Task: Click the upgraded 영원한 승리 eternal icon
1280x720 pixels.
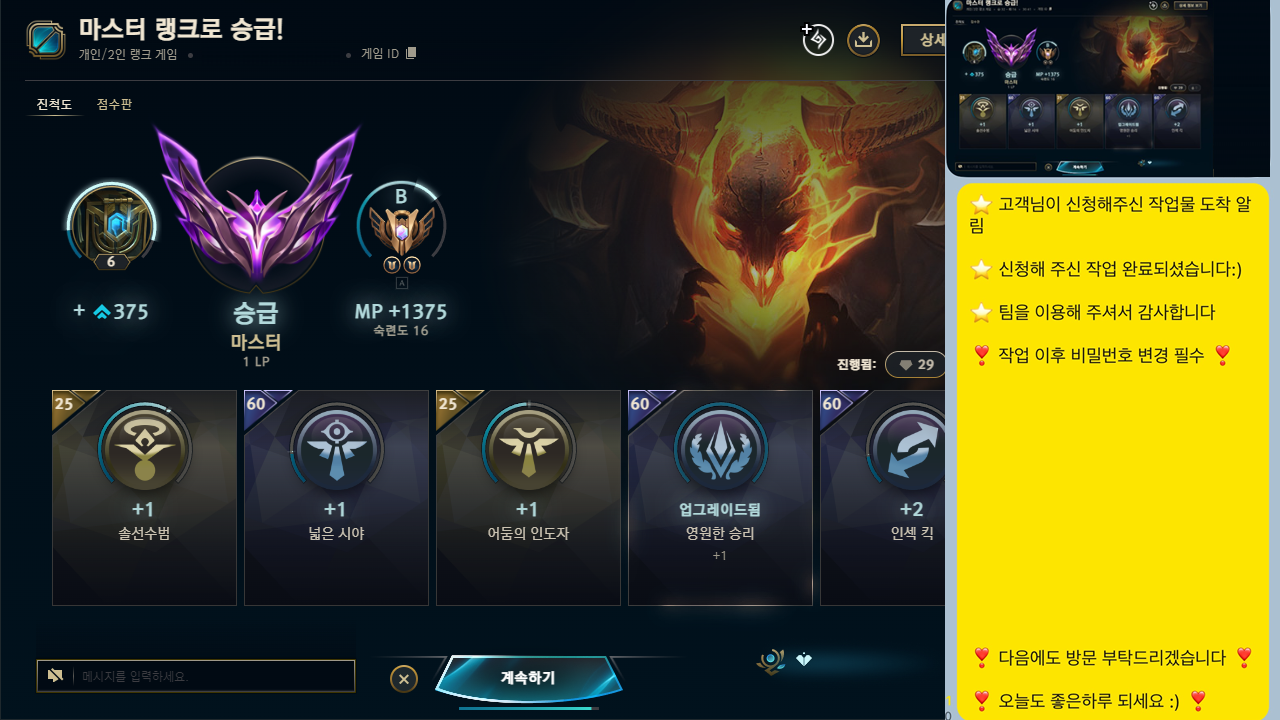Action: click(720, 450)
